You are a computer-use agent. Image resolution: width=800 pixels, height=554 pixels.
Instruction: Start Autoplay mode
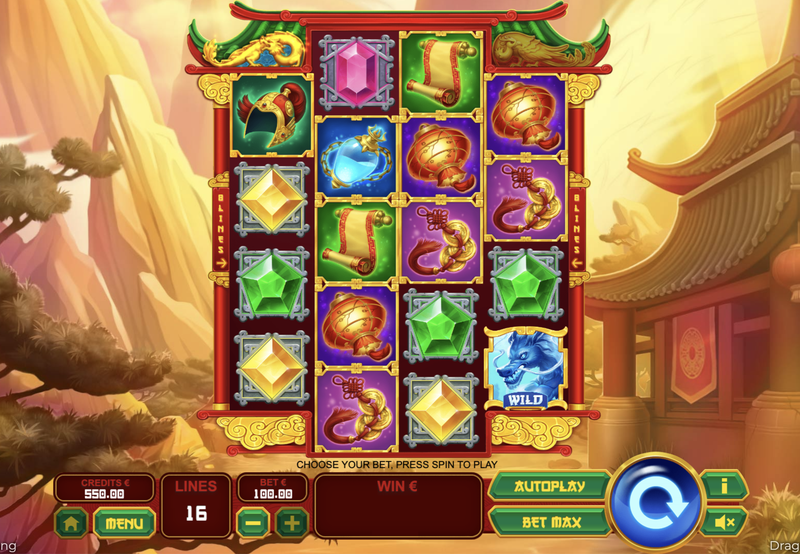[549, 487]
